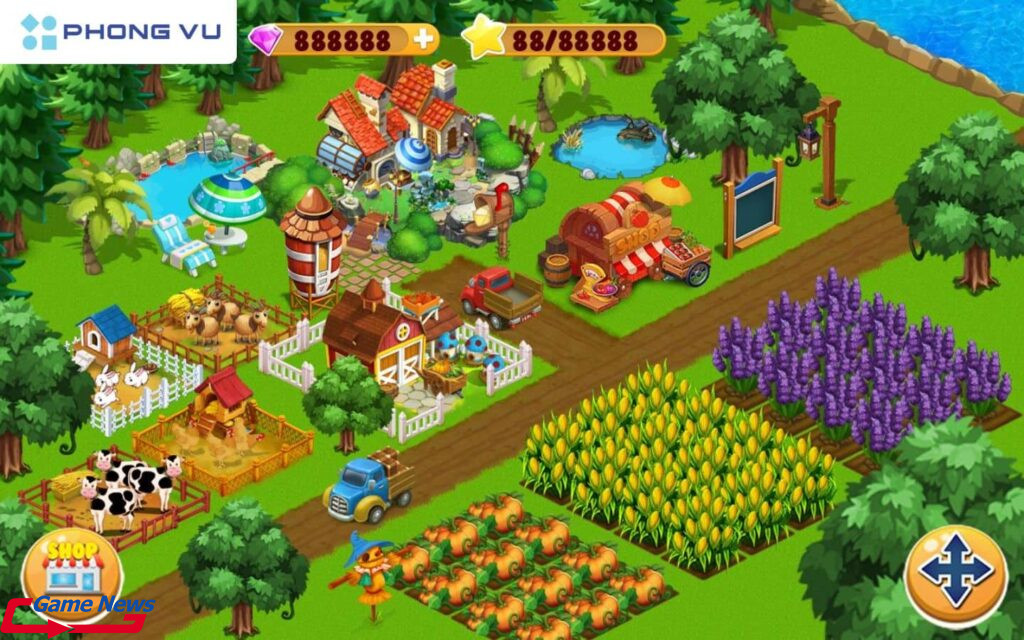Tap the plus button to add gems

click(424, 39)
